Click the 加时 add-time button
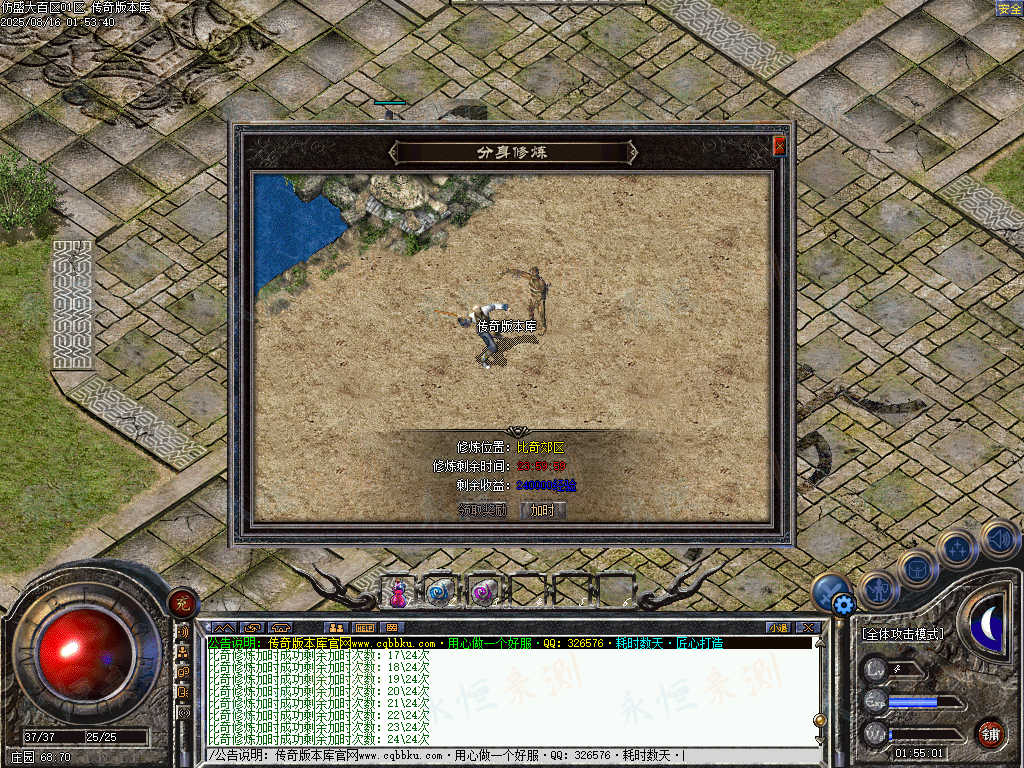This screenshot has height=768, width=1024. click(x=542, y=510)
